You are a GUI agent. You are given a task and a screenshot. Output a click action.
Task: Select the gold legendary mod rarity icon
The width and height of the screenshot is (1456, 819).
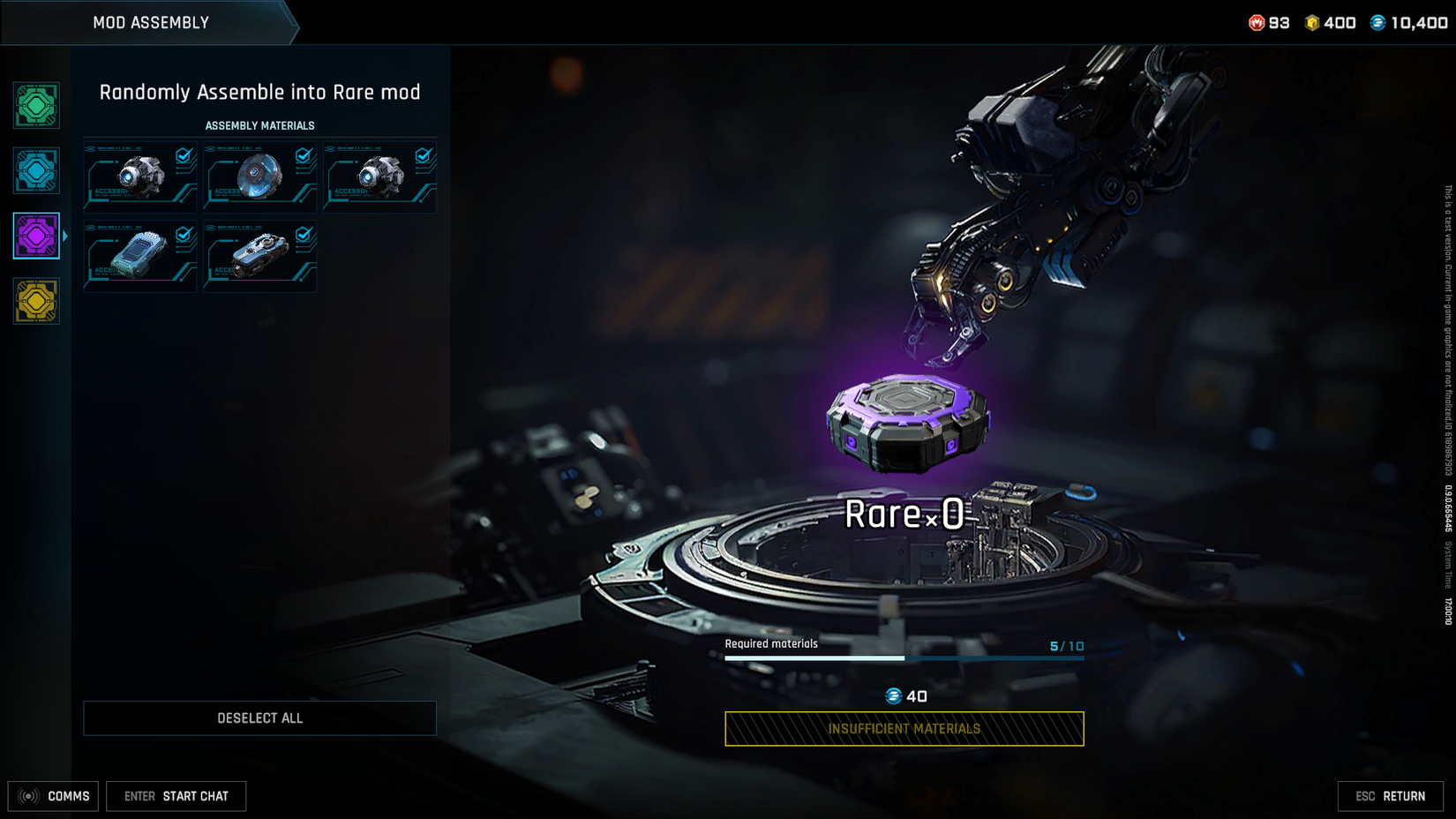pos(35,301)
